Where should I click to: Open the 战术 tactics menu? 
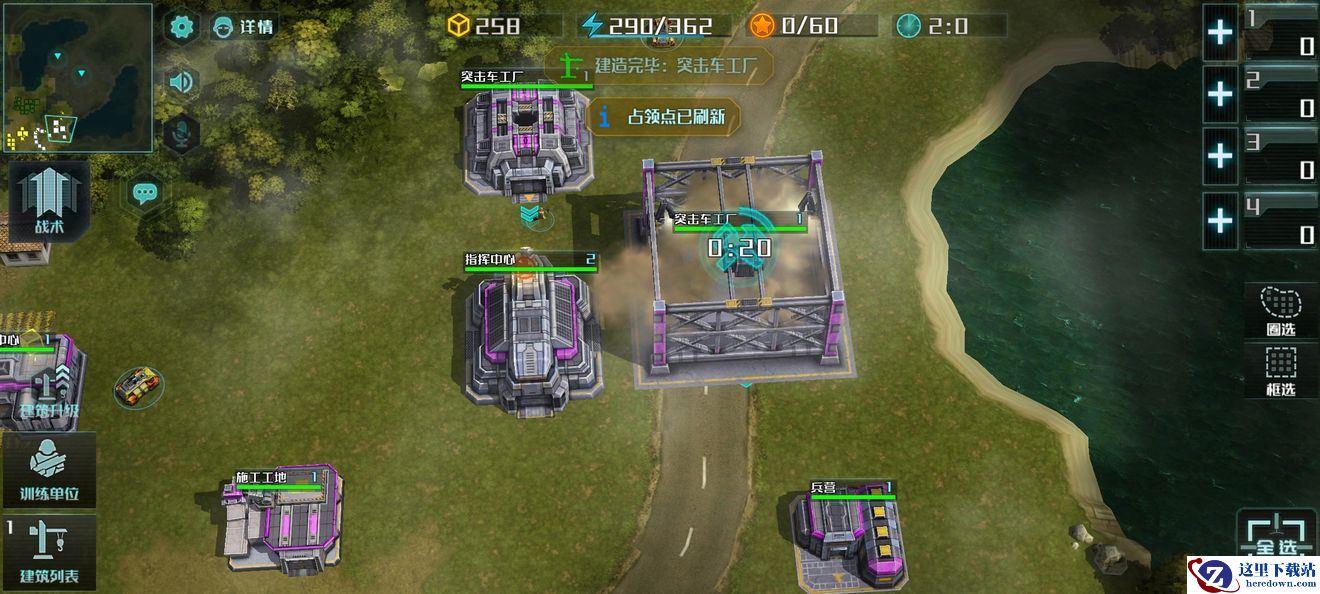49,201
